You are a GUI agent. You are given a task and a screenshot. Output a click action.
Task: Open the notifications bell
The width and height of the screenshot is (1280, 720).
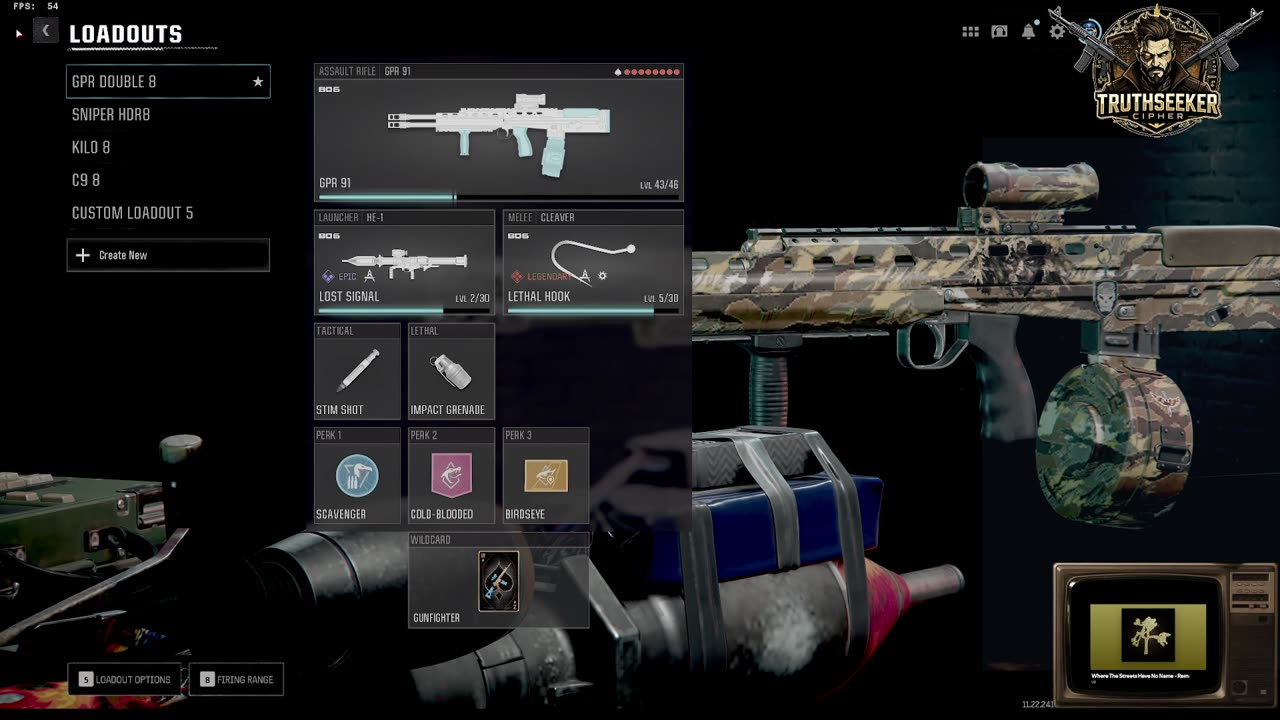(1028, 32)
